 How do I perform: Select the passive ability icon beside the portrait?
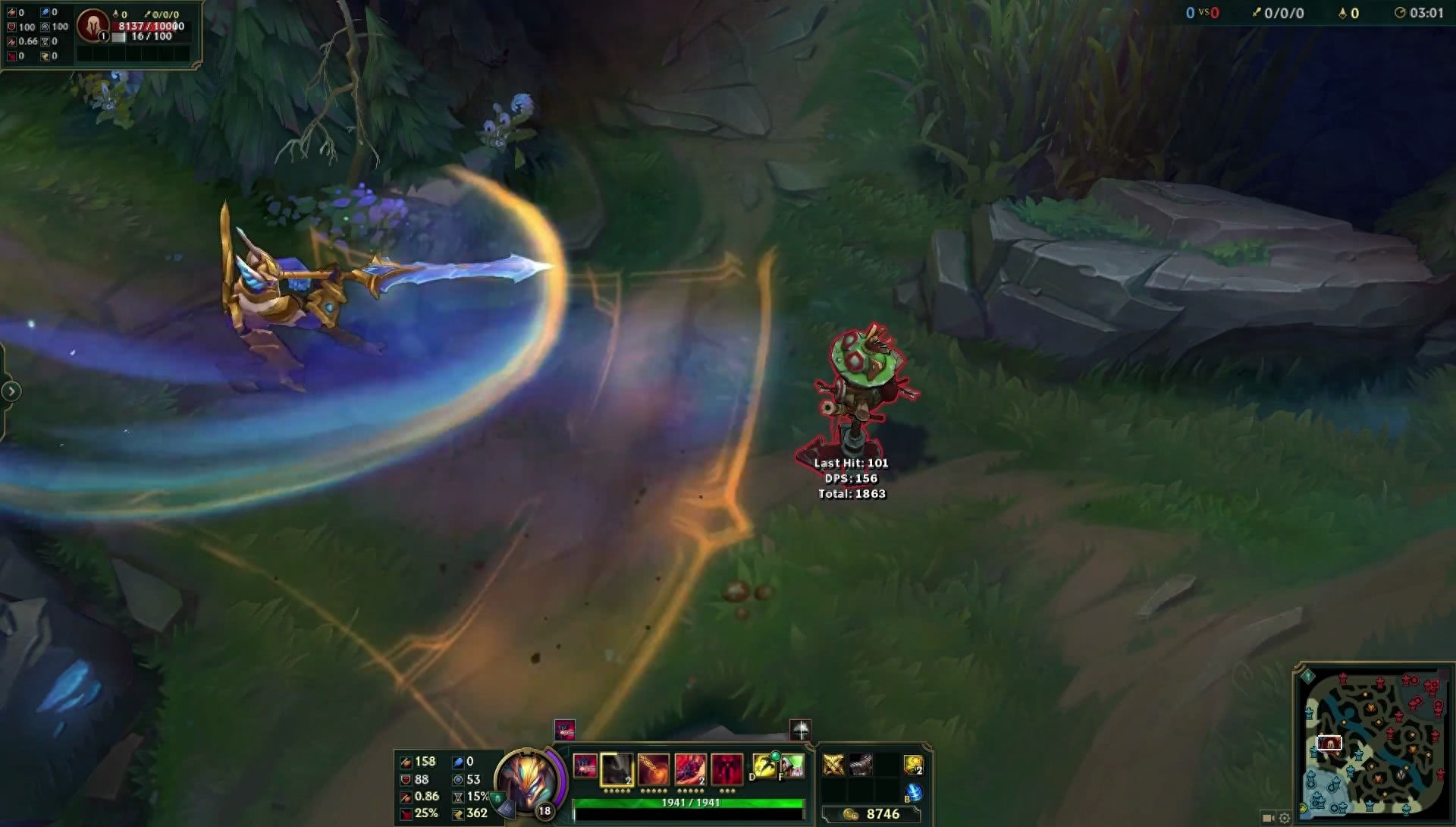(585, 767)
